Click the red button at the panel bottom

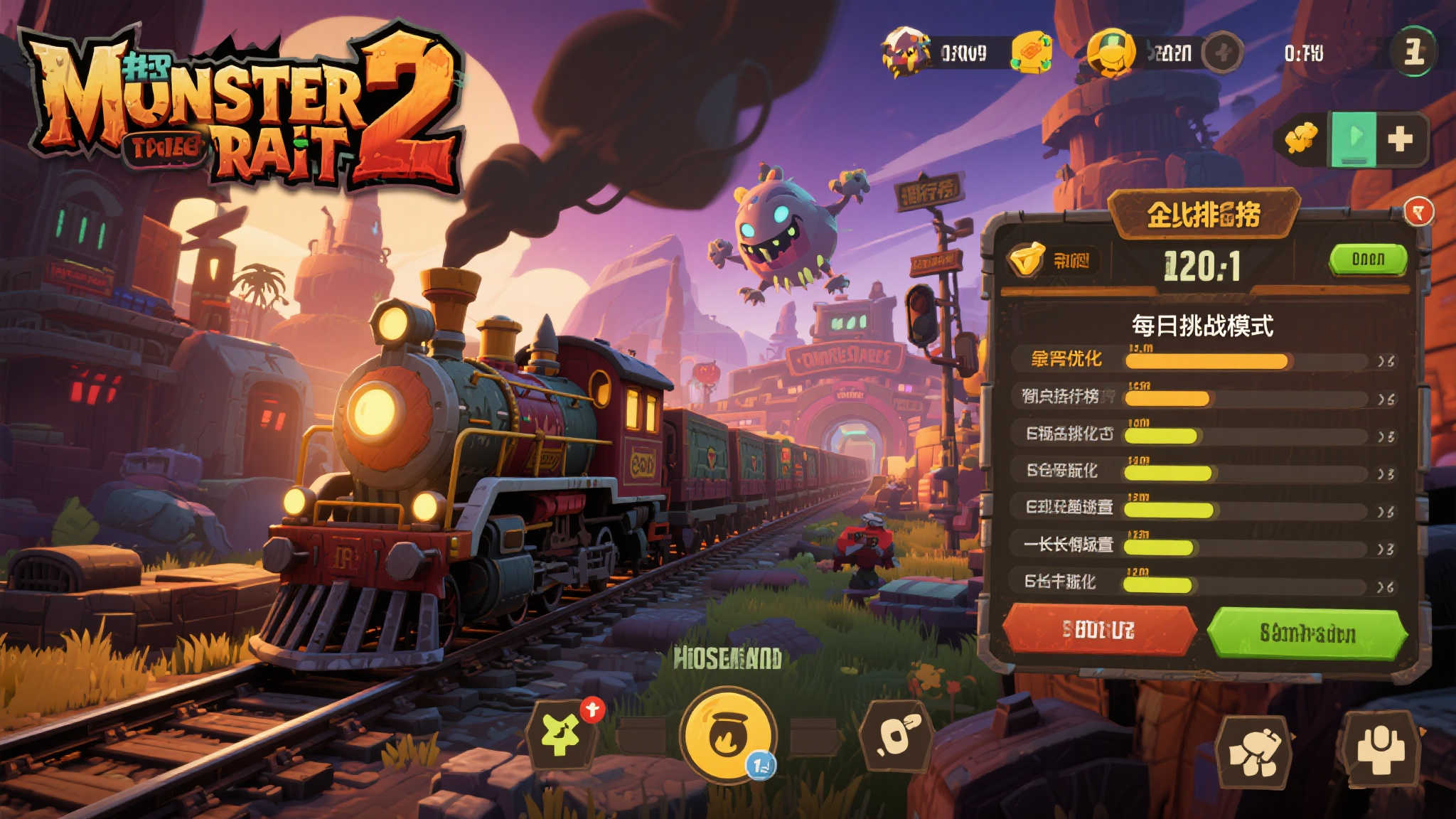click(x=1098, y=630)
